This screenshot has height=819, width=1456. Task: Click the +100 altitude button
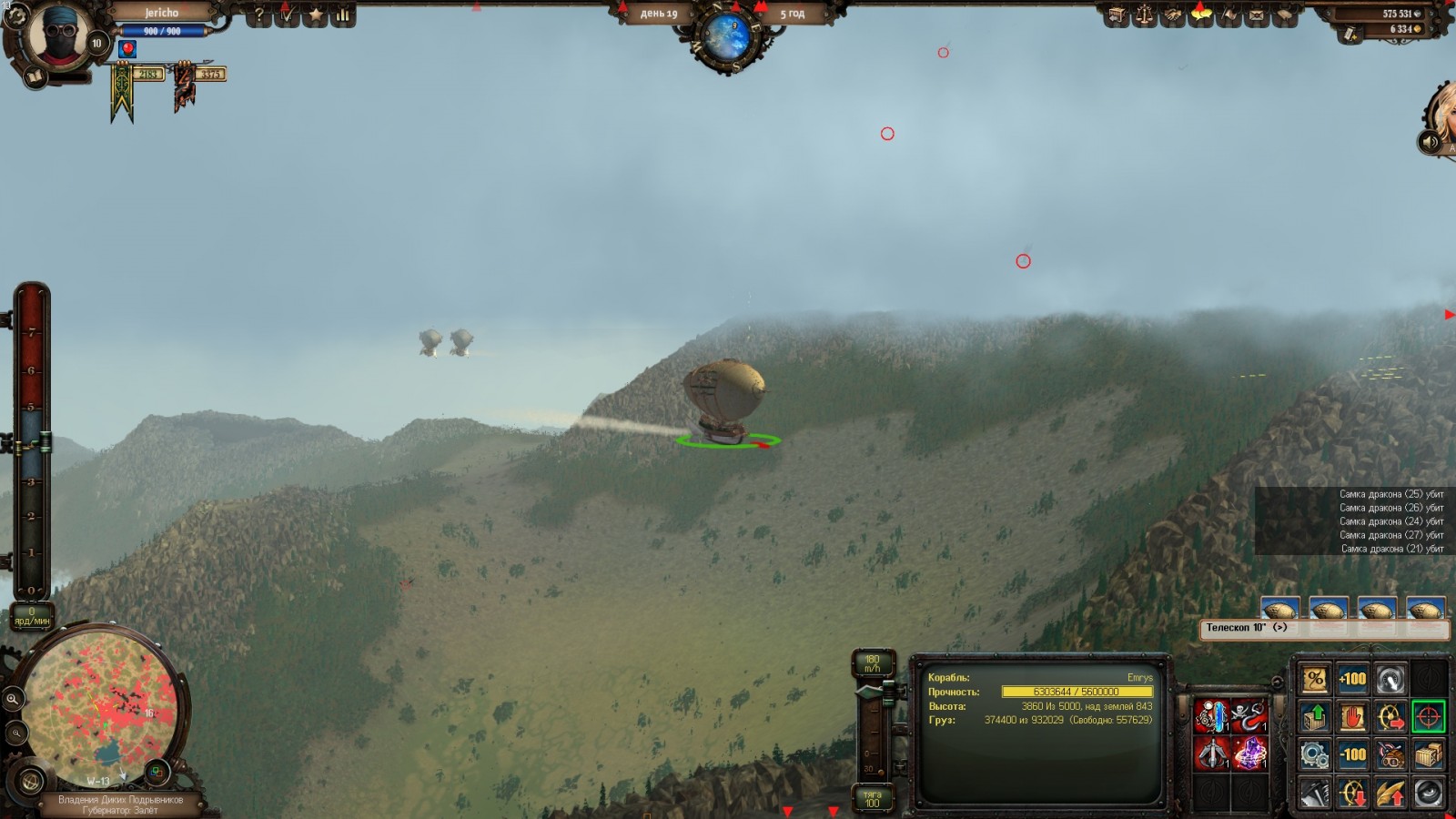tap(1352, 679)
